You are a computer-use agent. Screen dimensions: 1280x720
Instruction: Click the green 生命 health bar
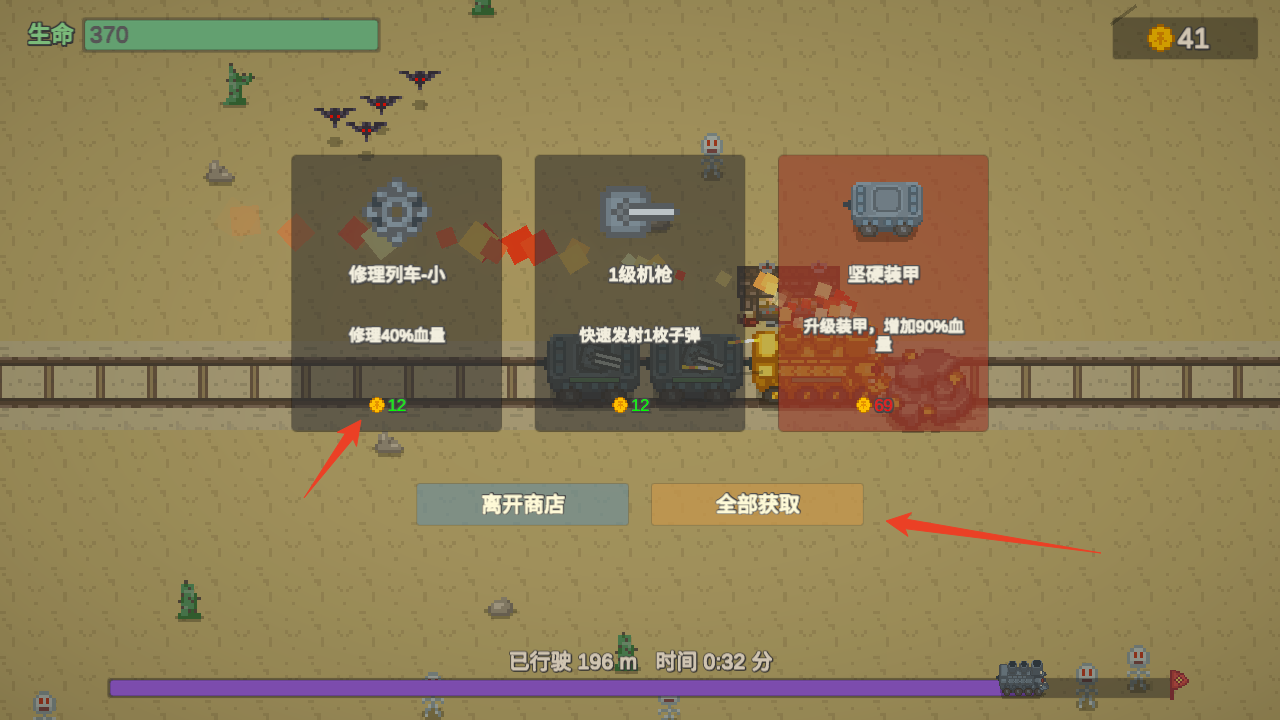[x=230, y=35]
